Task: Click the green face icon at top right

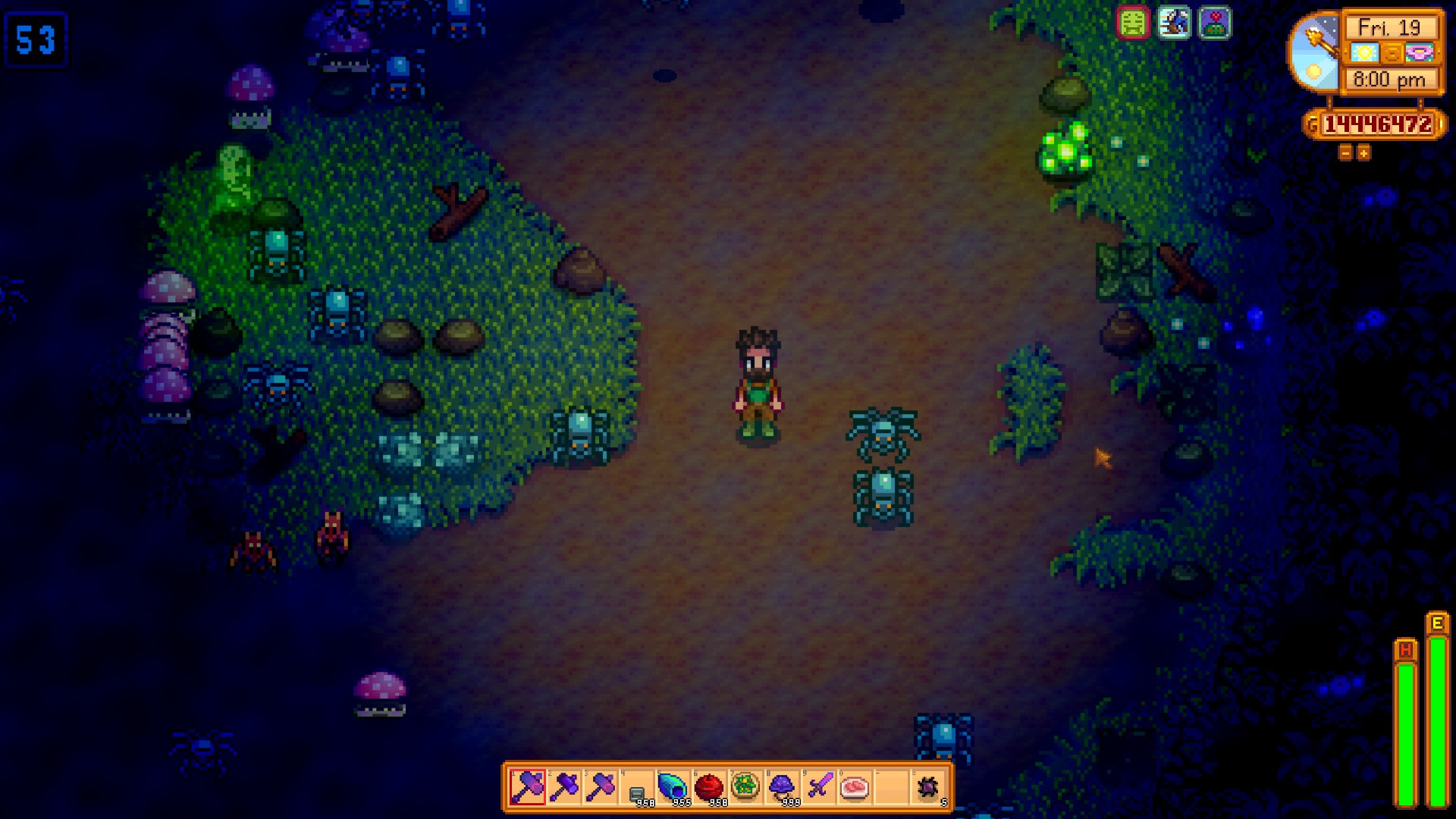Action: [1132, 23]
